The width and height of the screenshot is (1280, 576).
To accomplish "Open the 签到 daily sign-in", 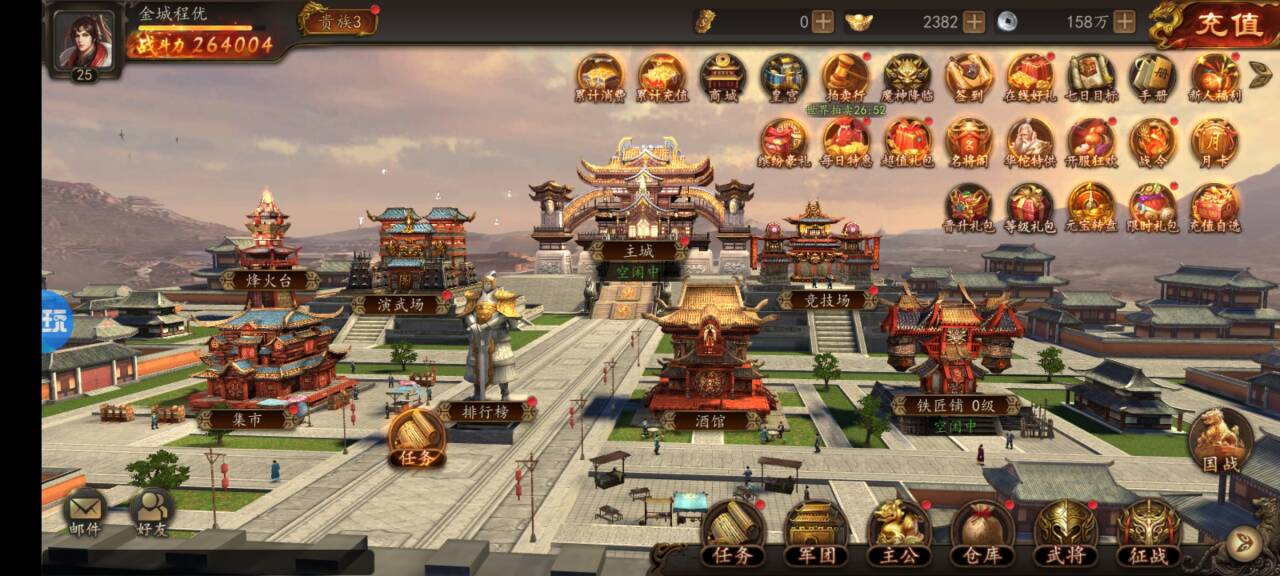I will tap(969, 78).
